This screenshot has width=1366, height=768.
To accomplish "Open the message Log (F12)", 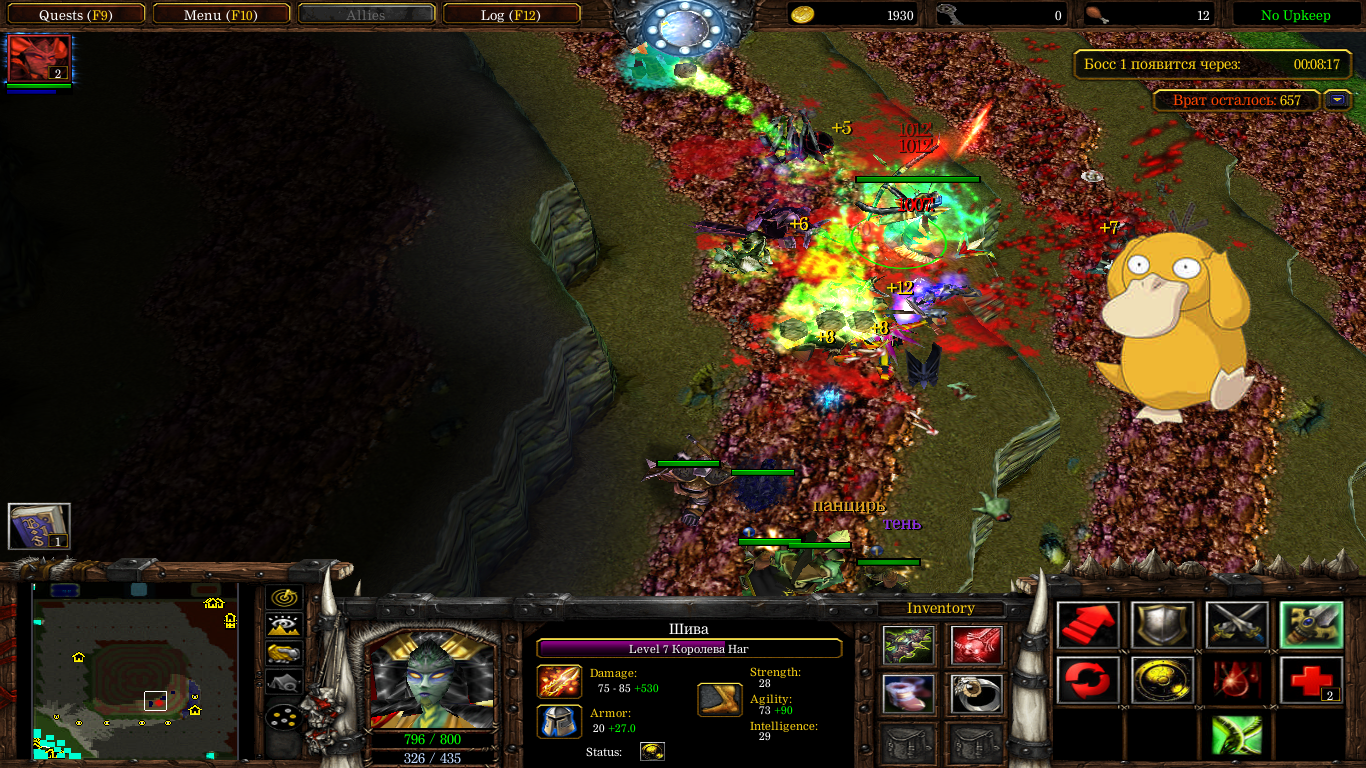I will [x=511, y=15].
